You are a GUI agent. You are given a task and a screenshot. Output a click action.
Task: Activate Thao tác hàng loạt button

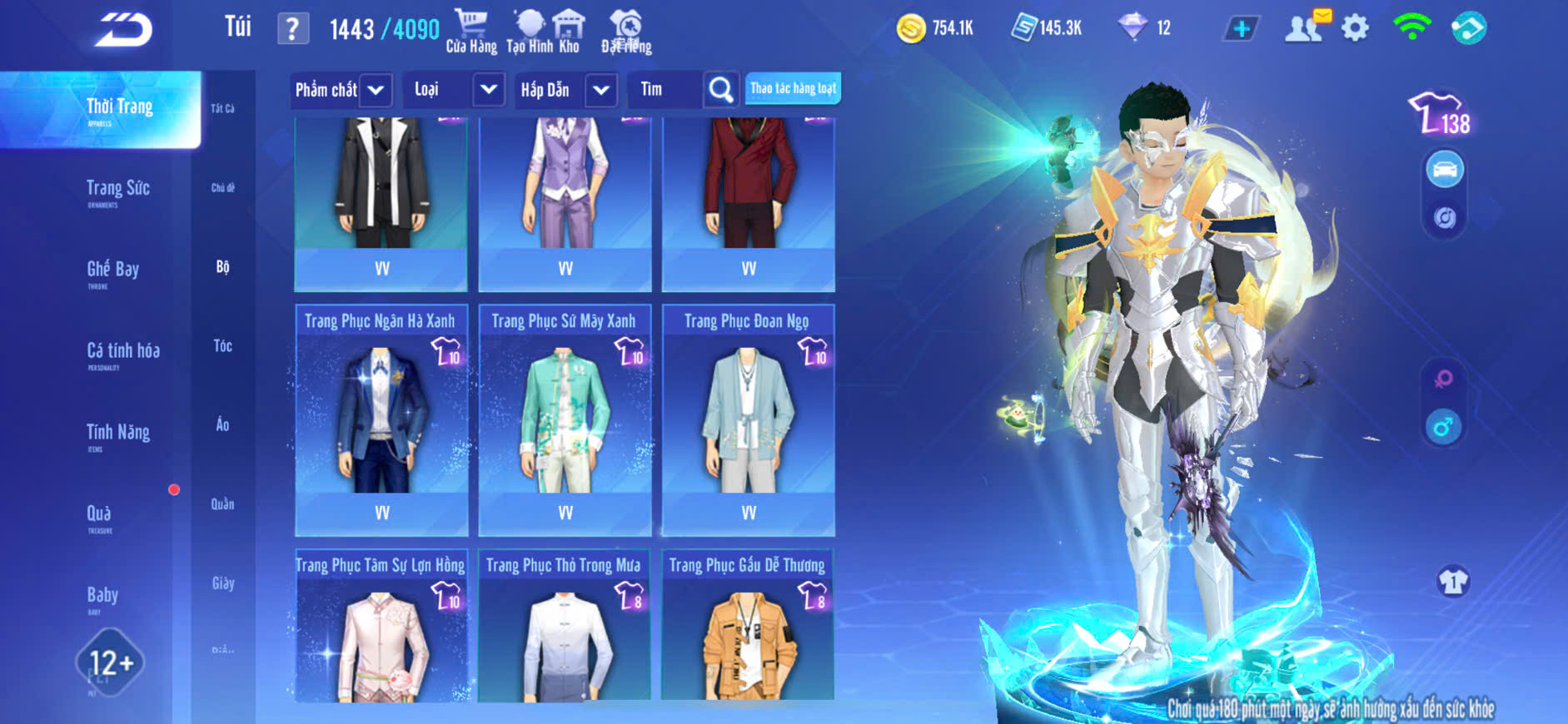pyautogui.click(x=793, y=88)
